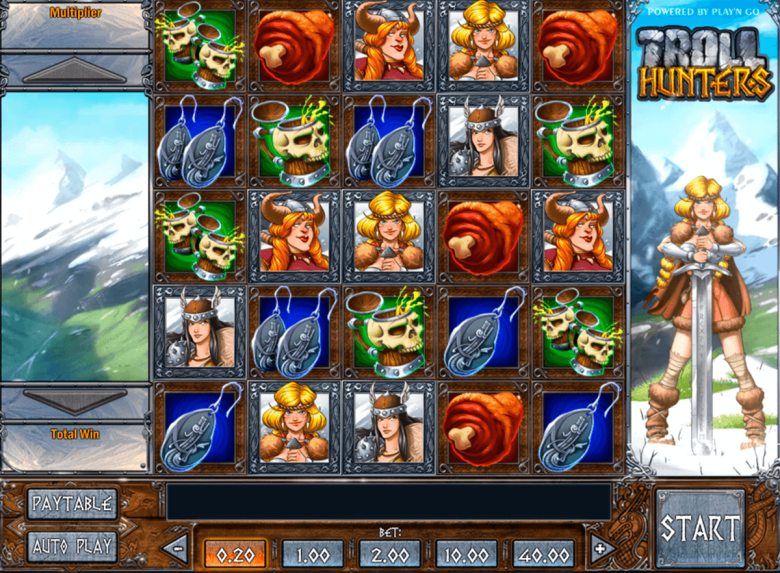Set the bet to 2.00
This screenshot has height=573, width=780.
pos(390,553)
